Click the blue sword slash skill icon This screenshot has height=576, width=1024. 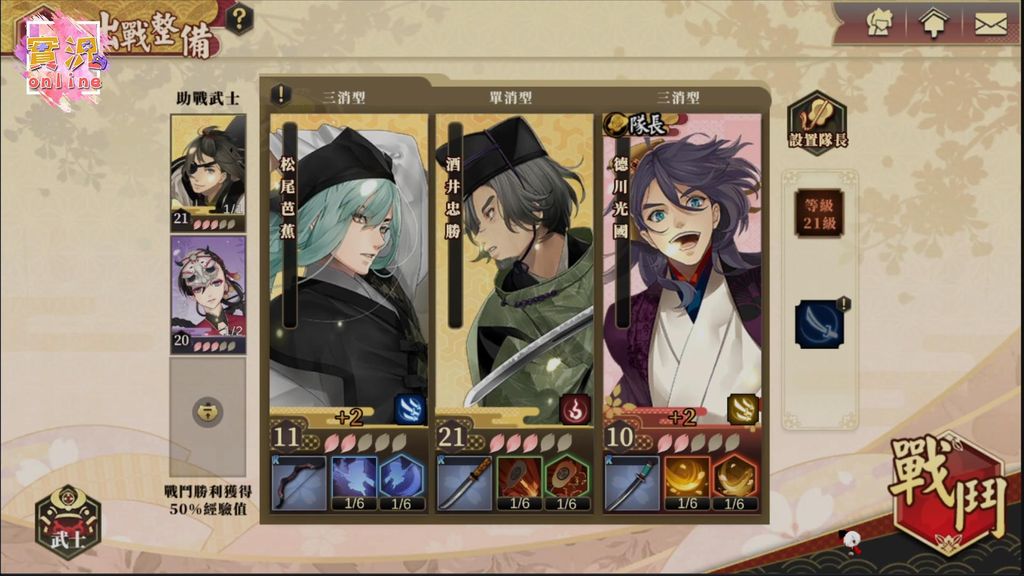(x=819, y=325)
